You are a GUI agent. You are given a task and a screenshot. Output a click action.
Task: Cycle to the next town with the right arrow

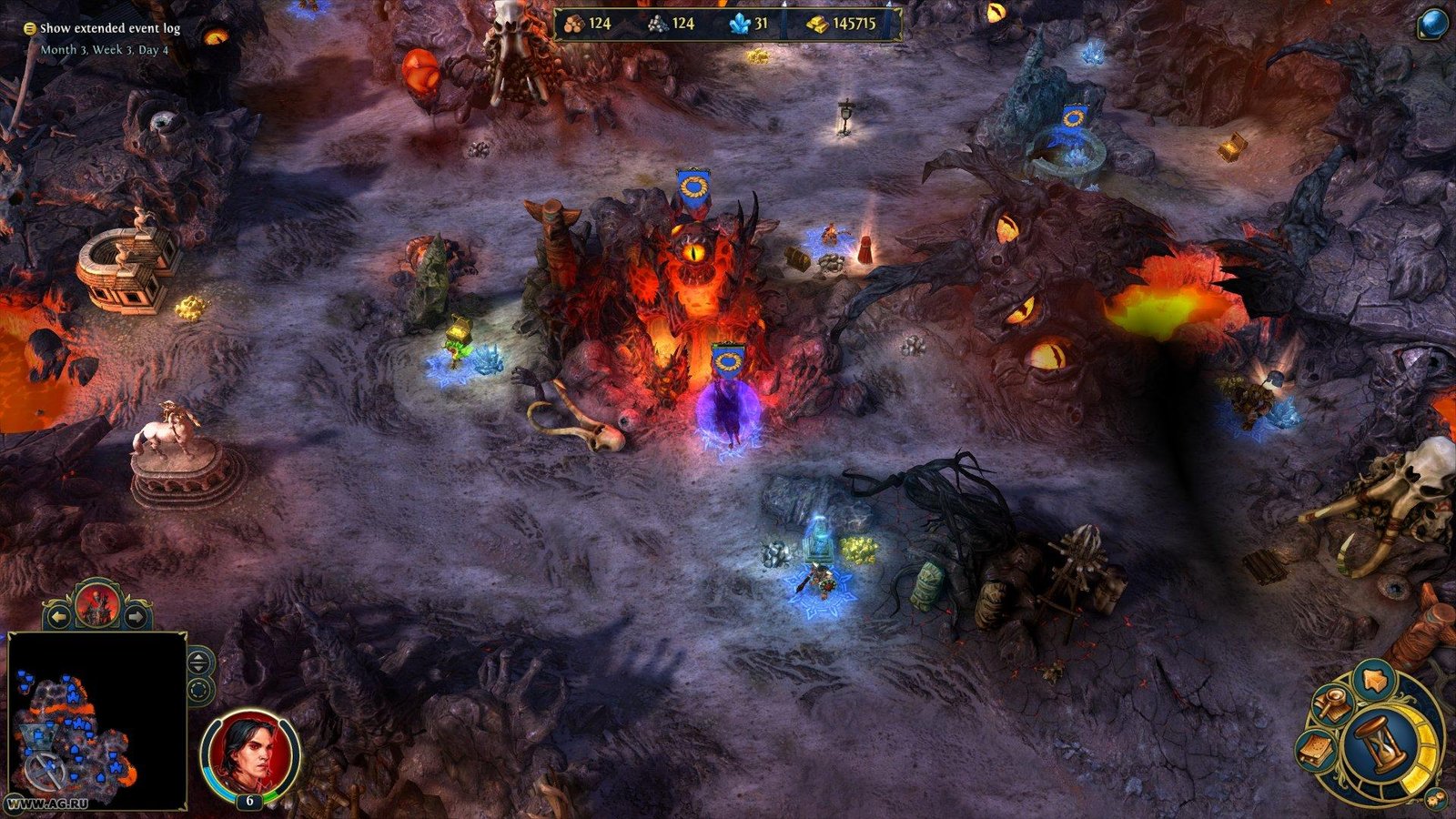pos(136,615)
